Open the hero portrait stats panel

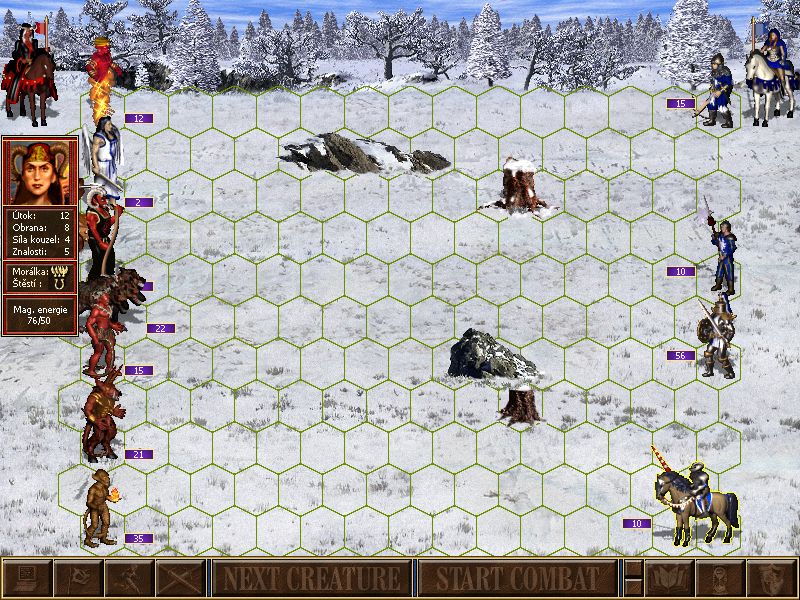pyautogui.click(x=40, y=168)
